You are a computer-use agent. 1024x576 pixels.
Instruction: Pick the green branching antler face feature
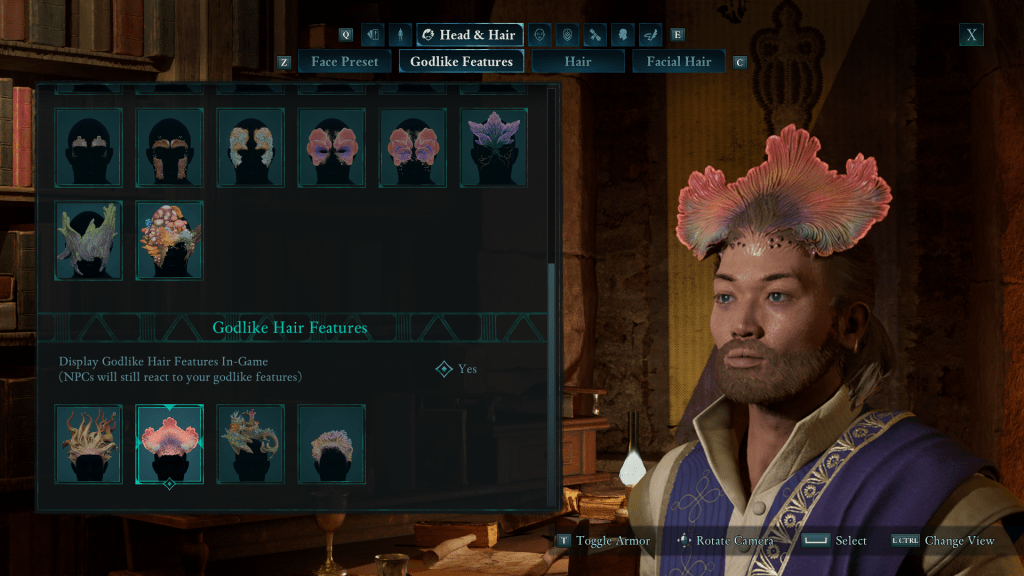tap(89, 240)
